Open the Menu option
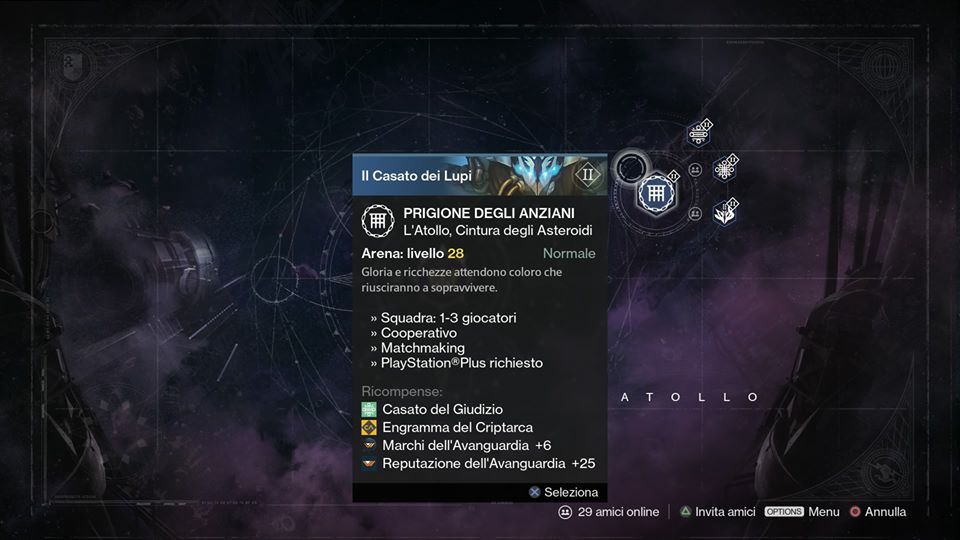Image resolution: width=960 pixels, height=540 pixels. [802, 512]
